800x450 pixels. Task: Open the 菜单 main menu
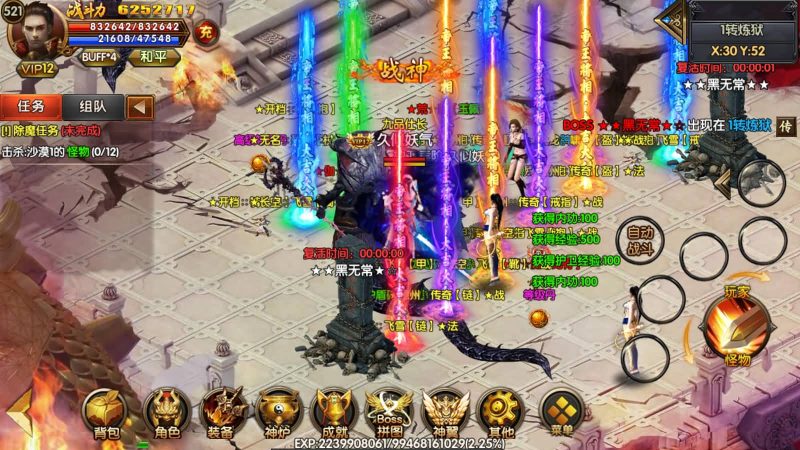pyautogui.click(x=561, y=411)
